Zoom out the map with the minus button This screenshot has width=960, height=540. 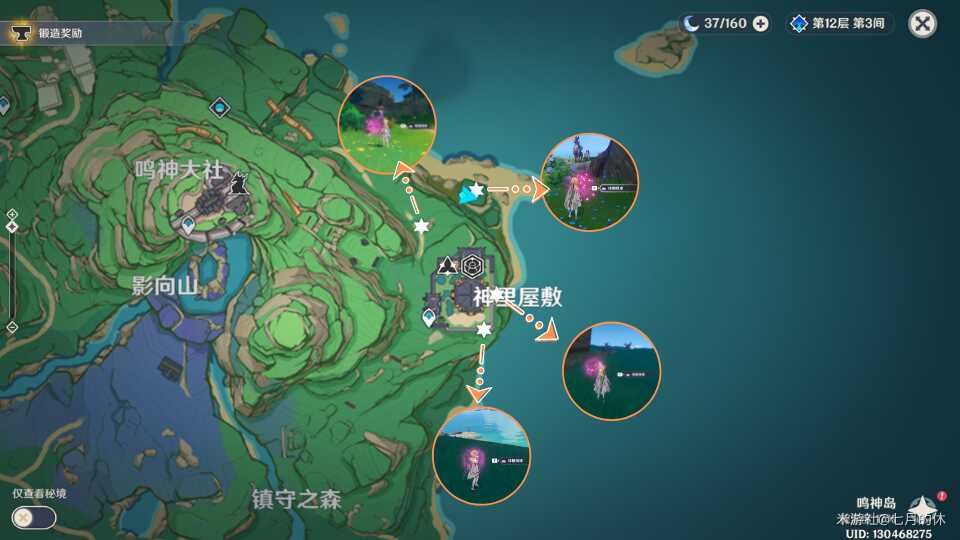11,327
